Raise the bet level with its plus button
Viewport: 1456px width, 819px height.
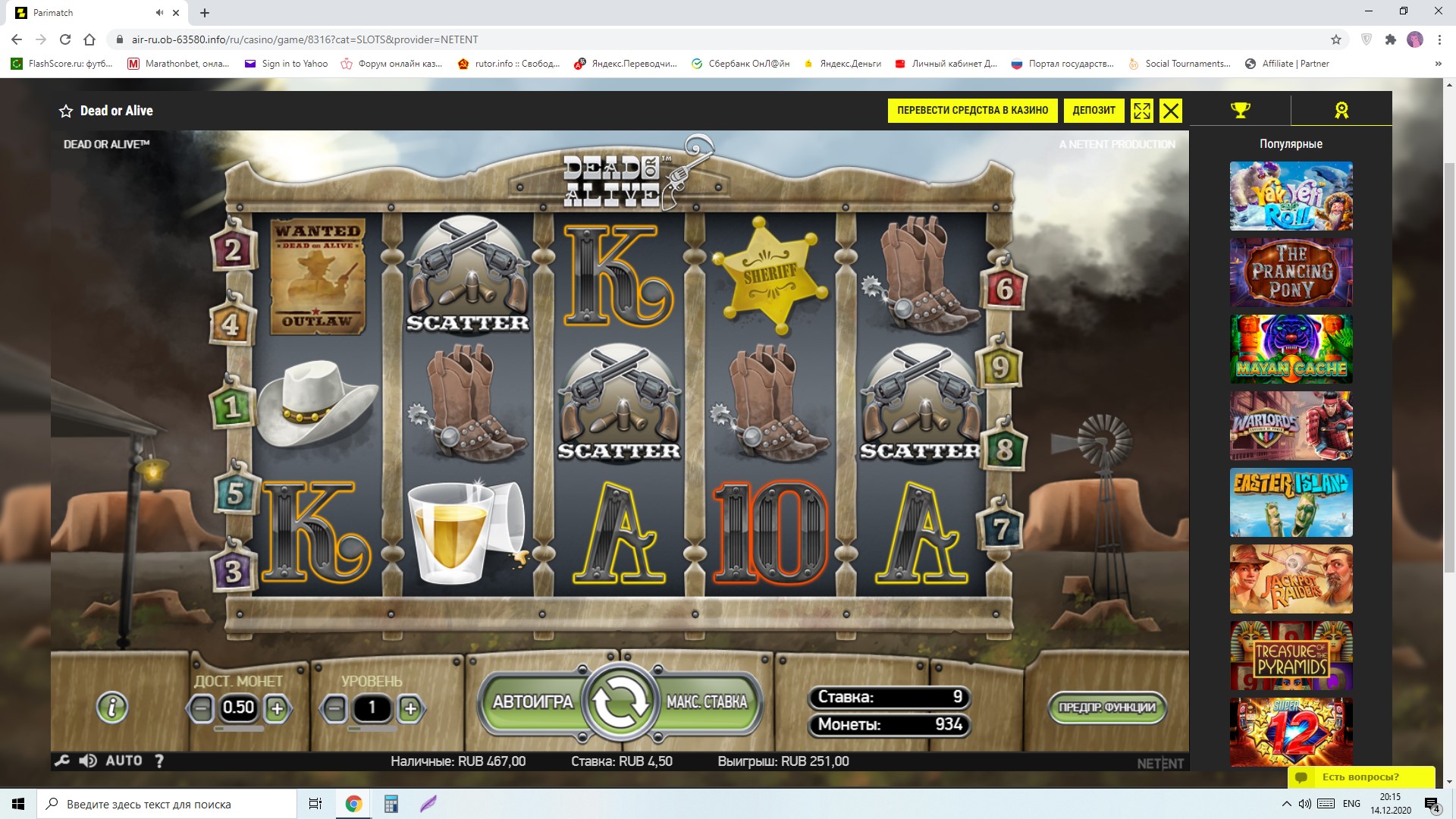click(410, 709)
